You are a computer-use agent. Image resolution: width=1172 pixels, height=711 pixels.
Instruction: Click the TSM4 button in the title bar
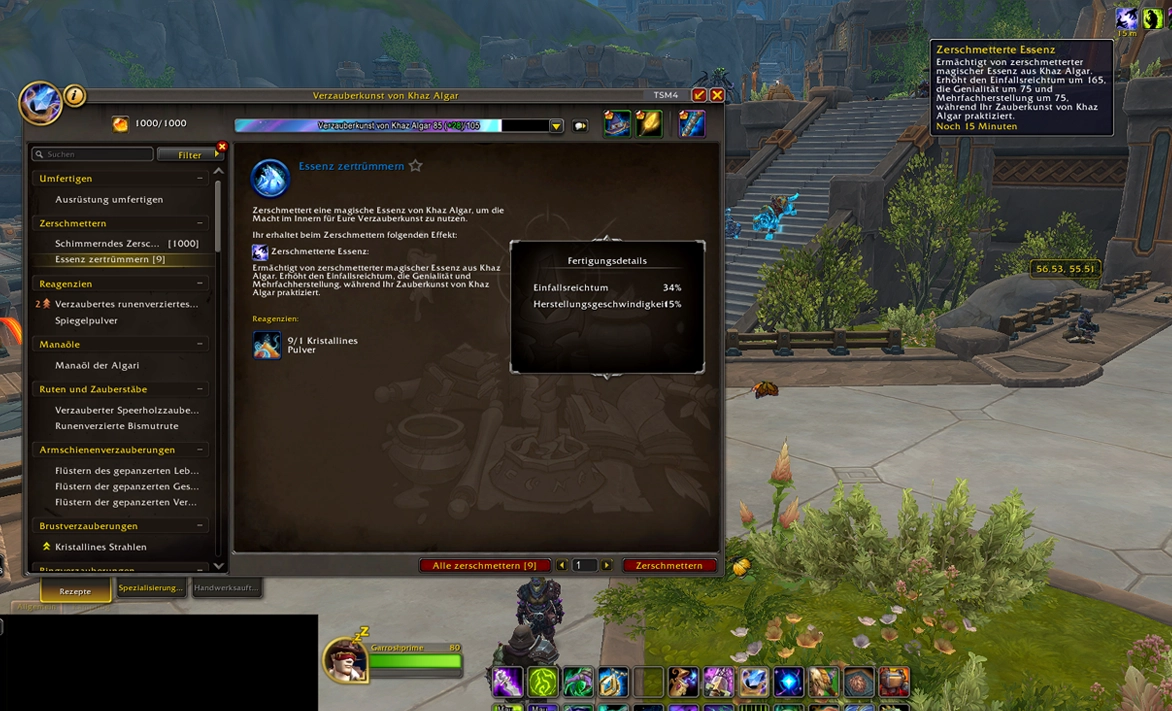(x=666, y=95)
